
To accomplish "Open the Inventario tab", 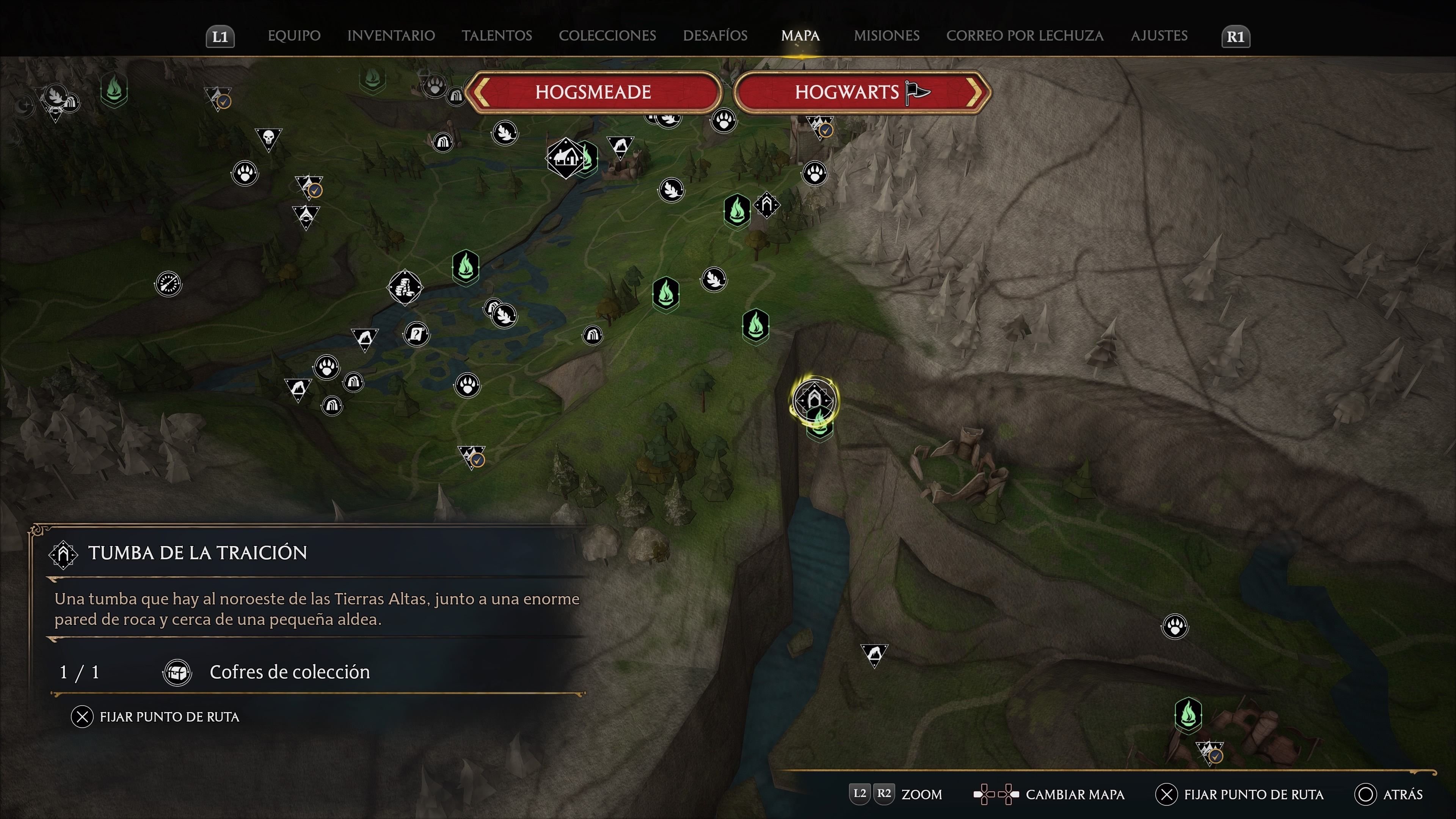I will (x=391, y=36).
